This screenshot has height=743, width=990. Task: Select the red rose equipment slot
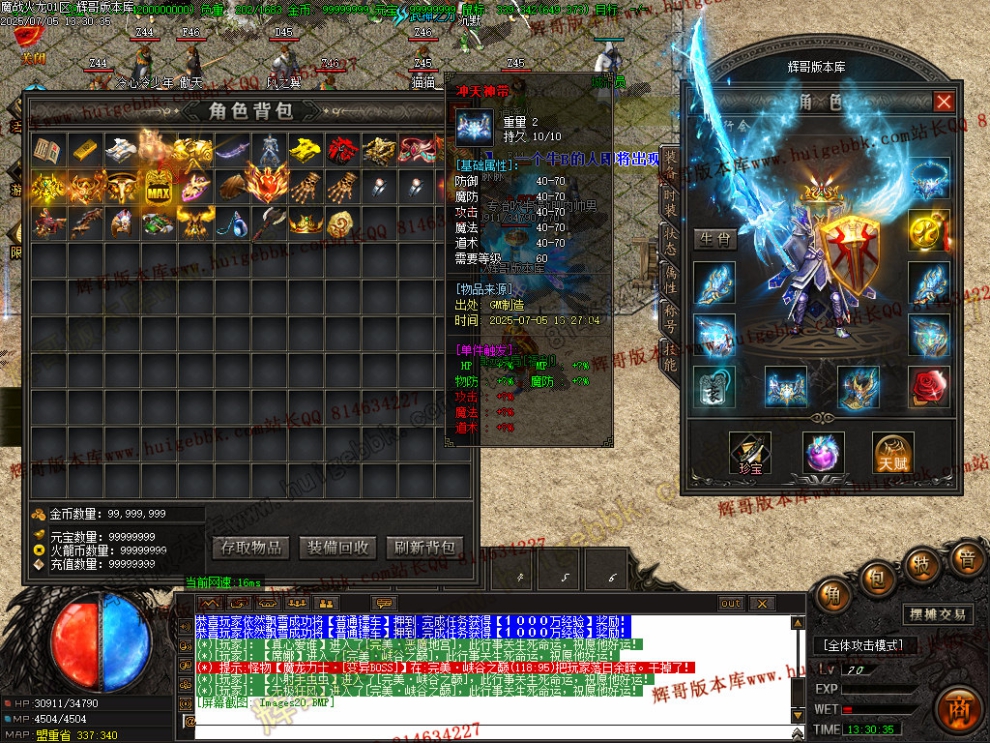pyautogui.click(x=928, y=387)
